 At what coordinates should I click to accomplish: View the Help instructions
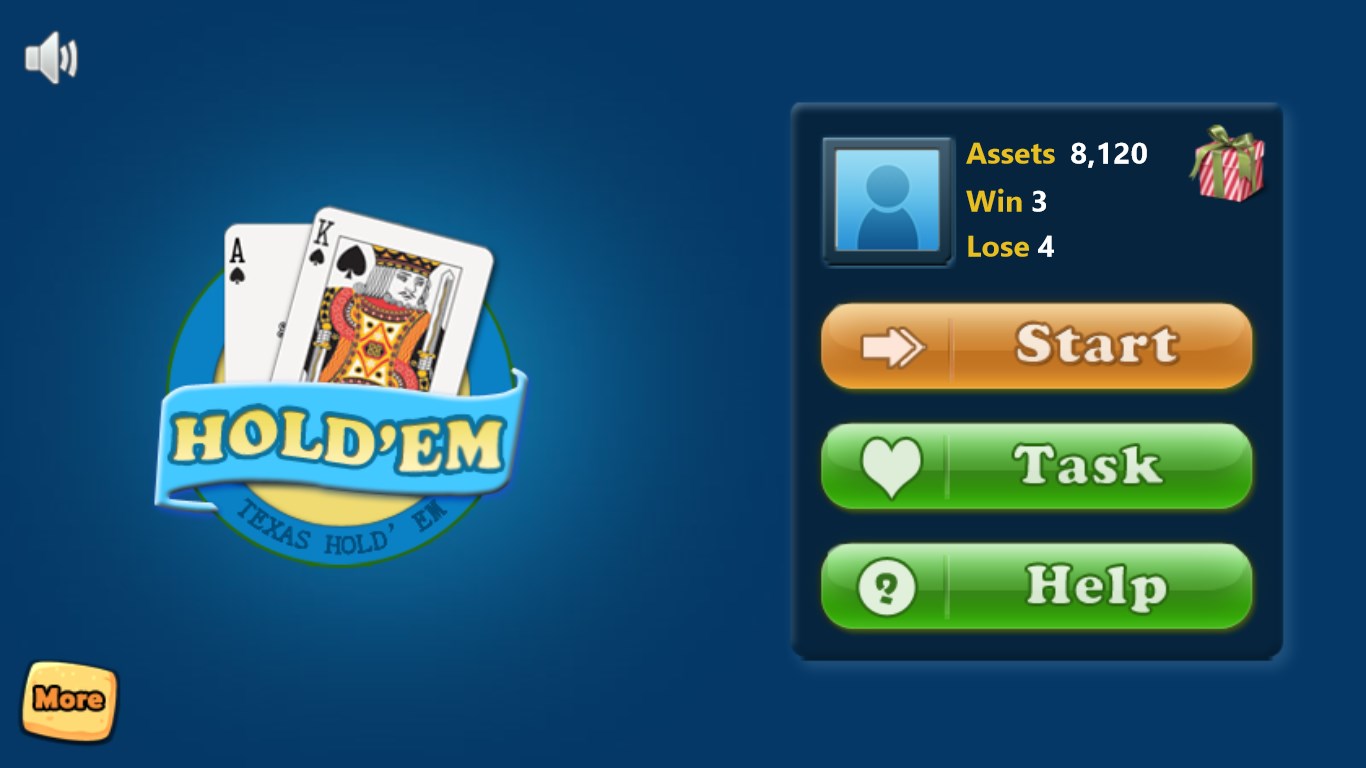1037,586
